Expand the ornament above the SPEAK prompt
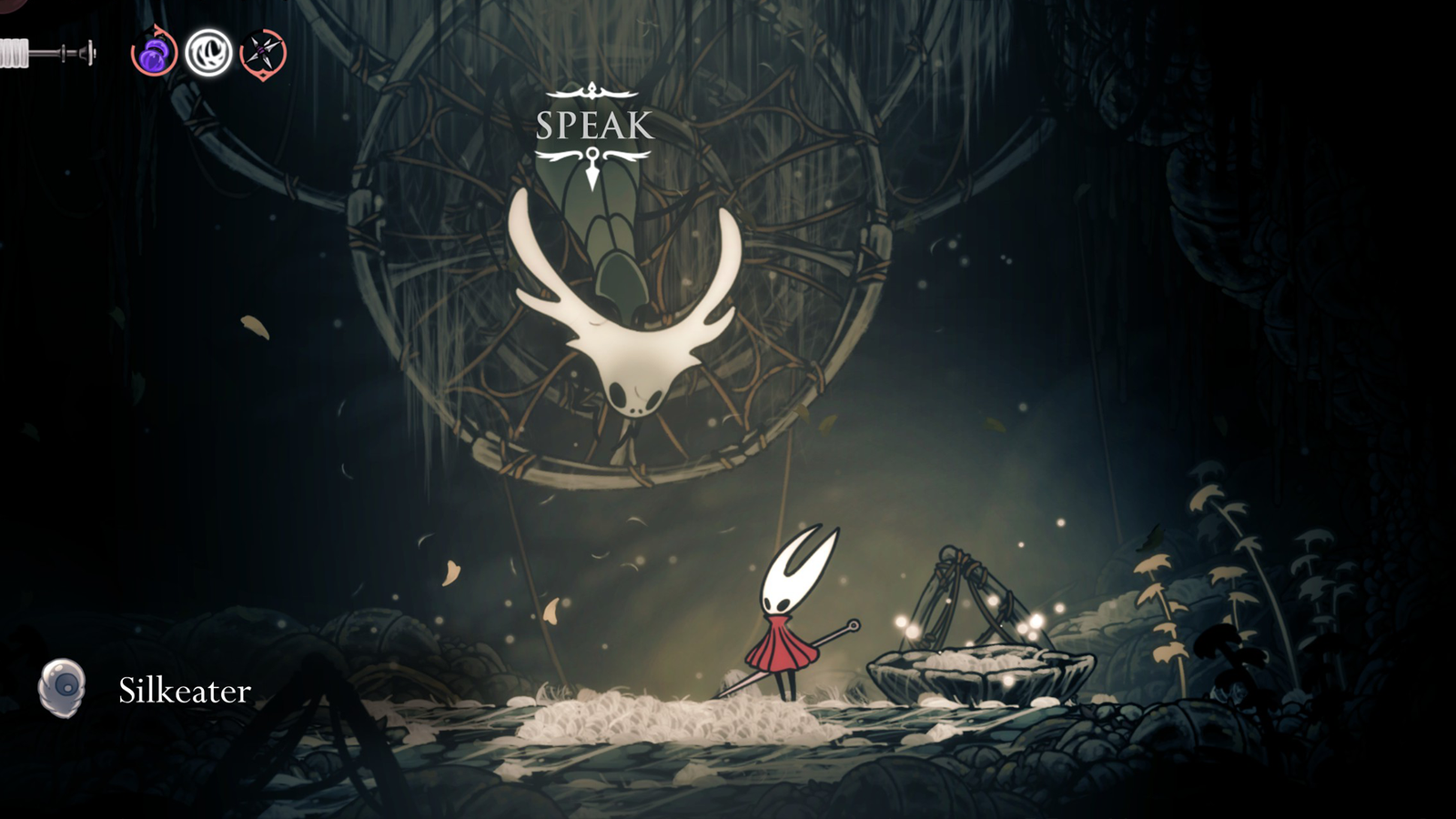The width and height of the screenshot is (1456, 819). 592,91
